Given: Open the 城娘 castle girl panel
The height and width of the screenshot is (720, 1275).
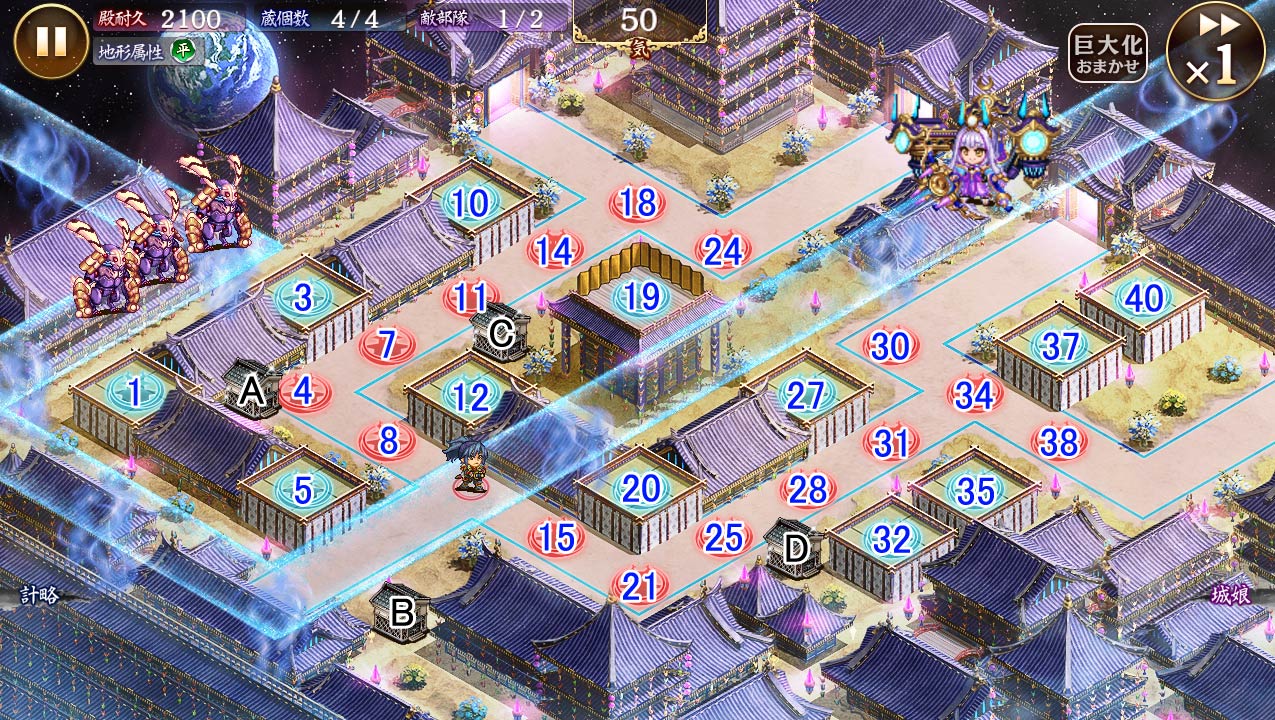Looking at the screenshot, I should tap(1230, 595).
